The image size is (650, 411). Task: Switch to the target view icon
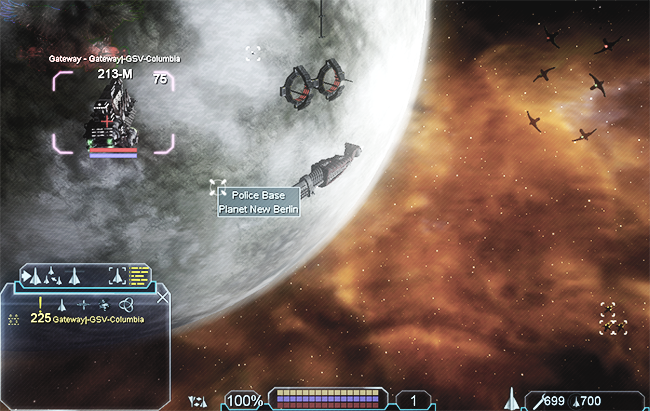pyautogui.click(x=116, y=275)
